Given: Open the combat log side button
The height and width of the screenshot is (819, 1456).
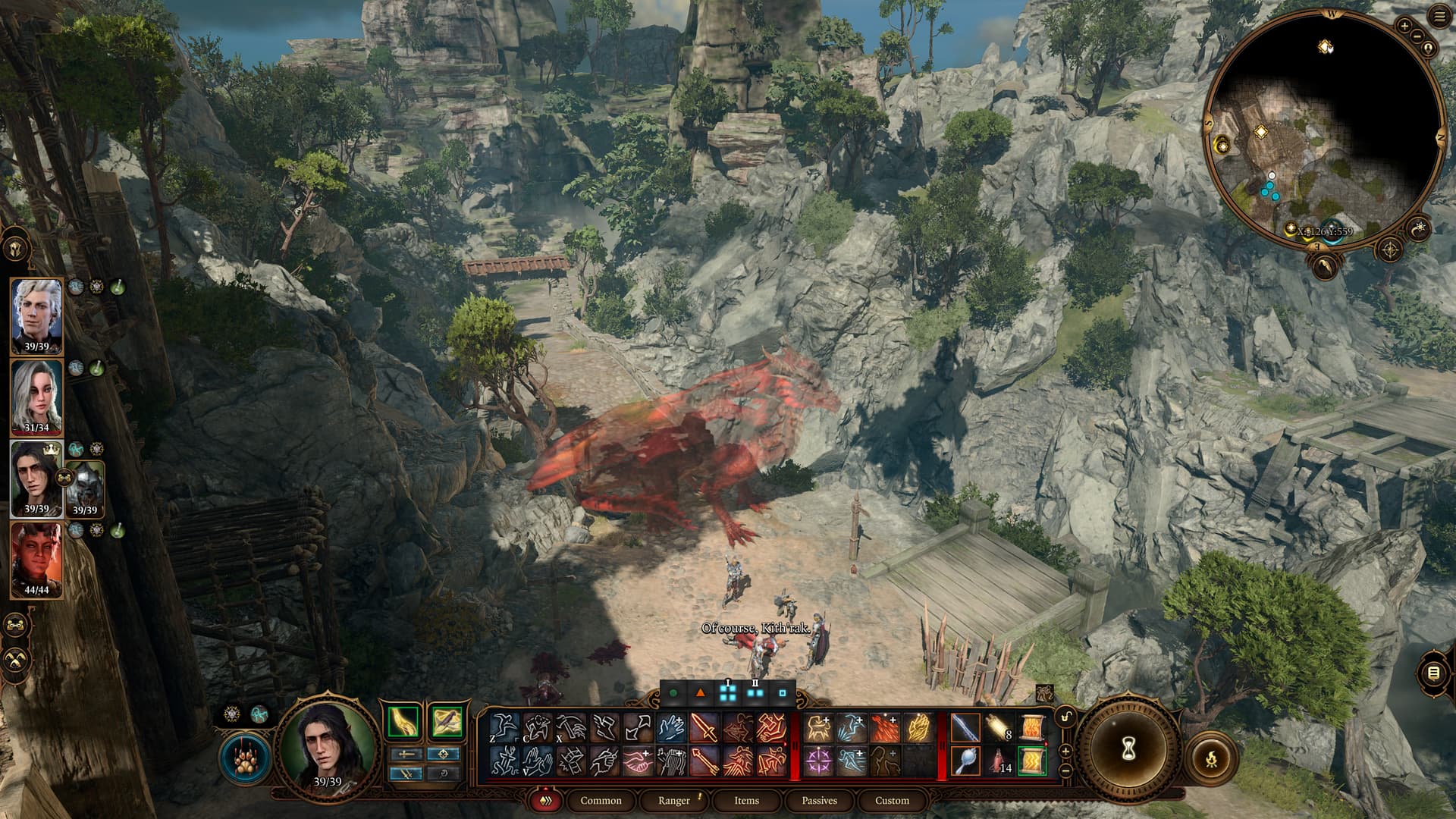Looking at the screenshot, I should [x=1433, y=673].
